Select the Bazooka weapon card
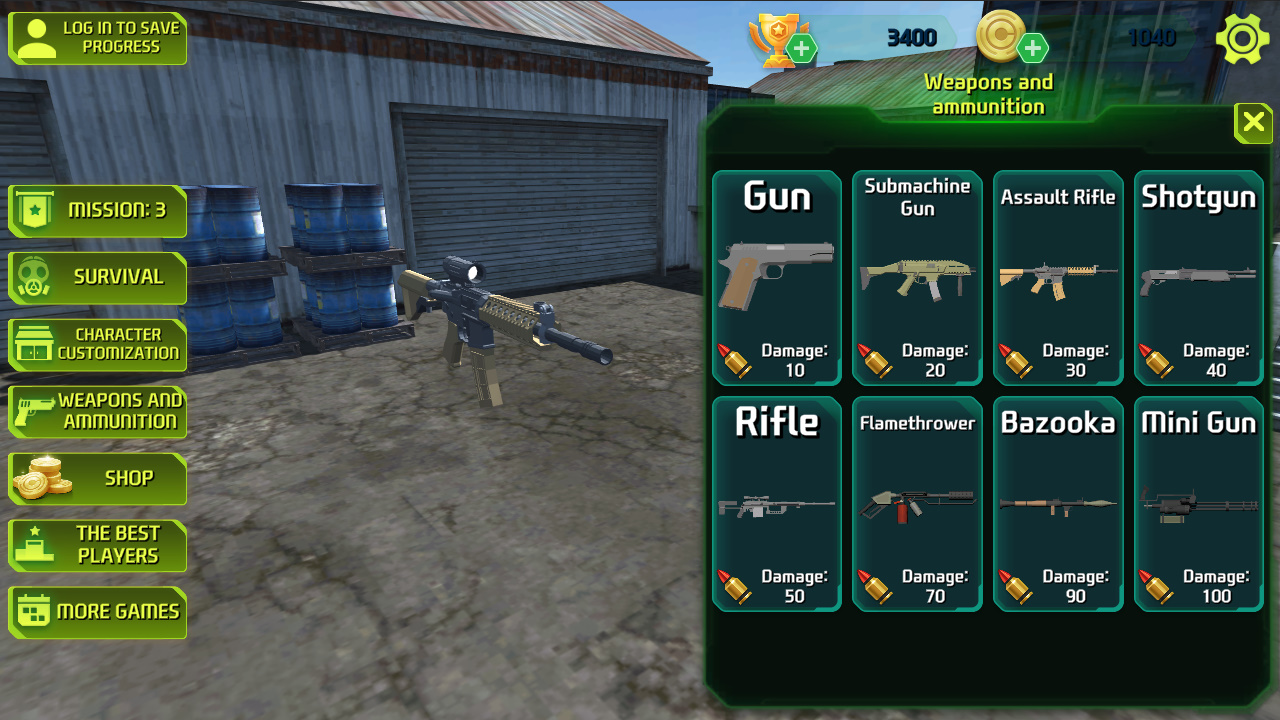 click(1058, 503)
